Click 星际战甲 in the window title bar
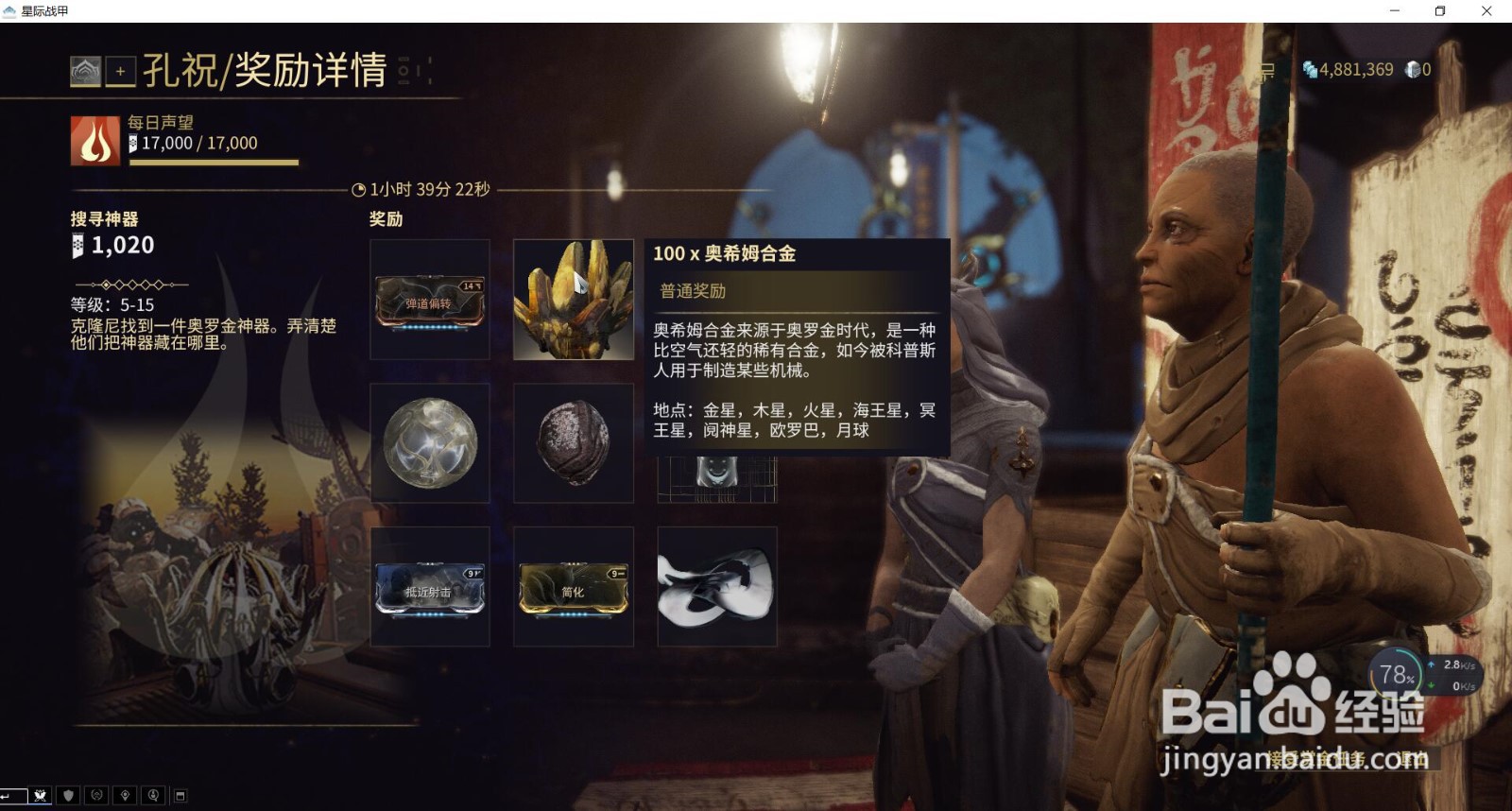The image size is (1512, 811). [x=43, y=11]
